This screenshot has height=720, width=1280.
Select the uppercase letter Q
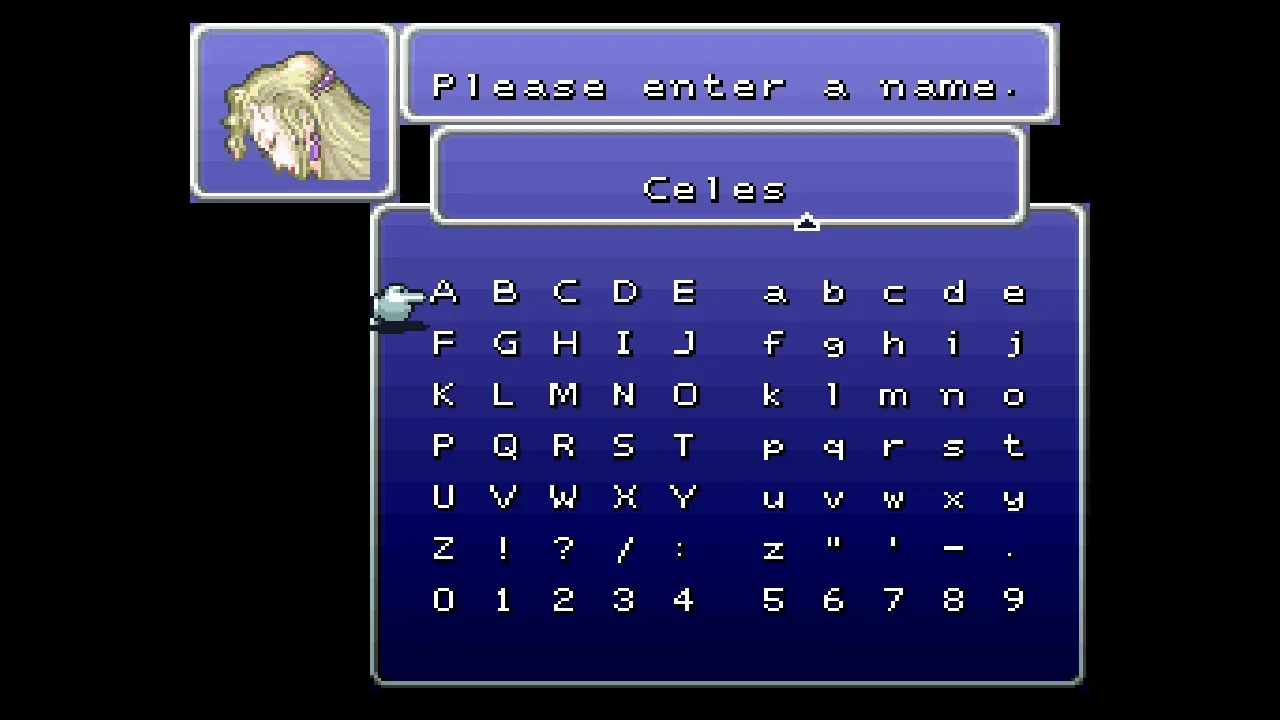click(504, 446)
